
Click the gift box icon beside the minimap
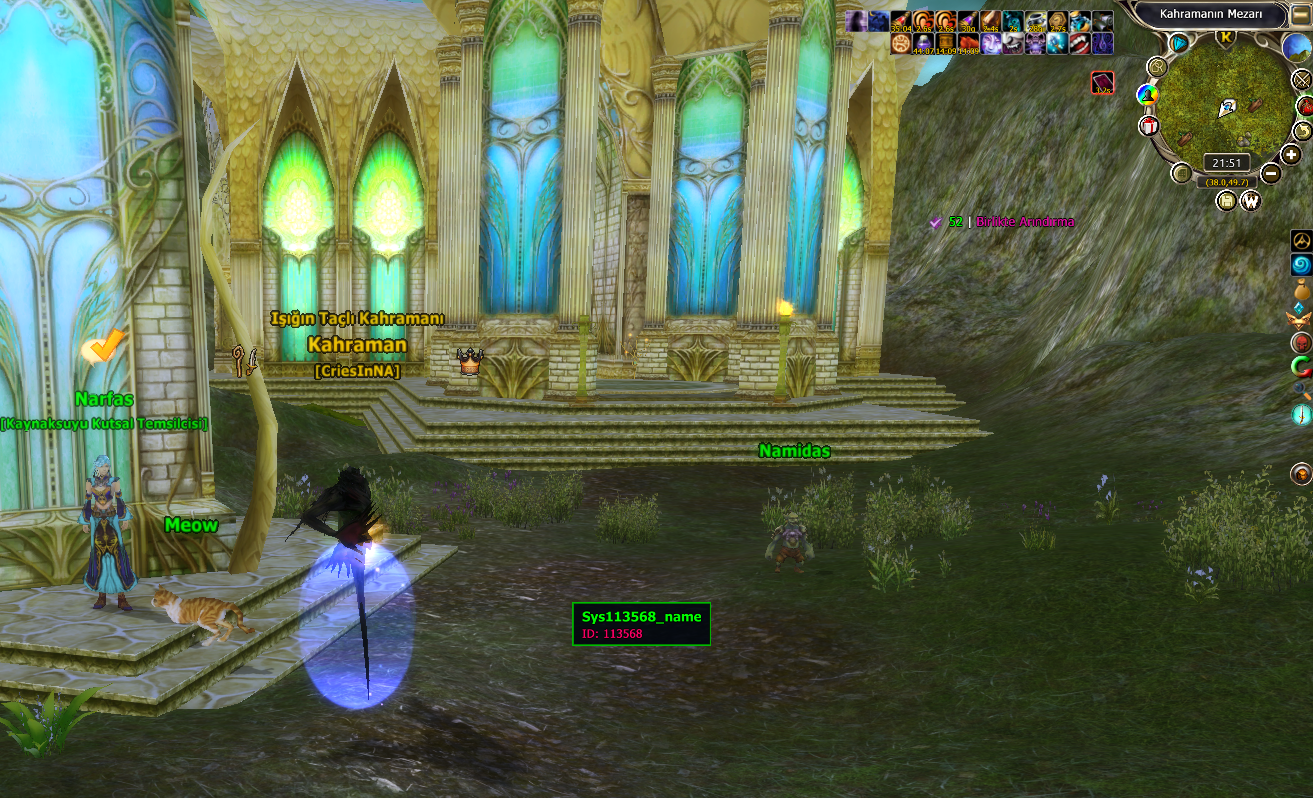point(1148,126)
